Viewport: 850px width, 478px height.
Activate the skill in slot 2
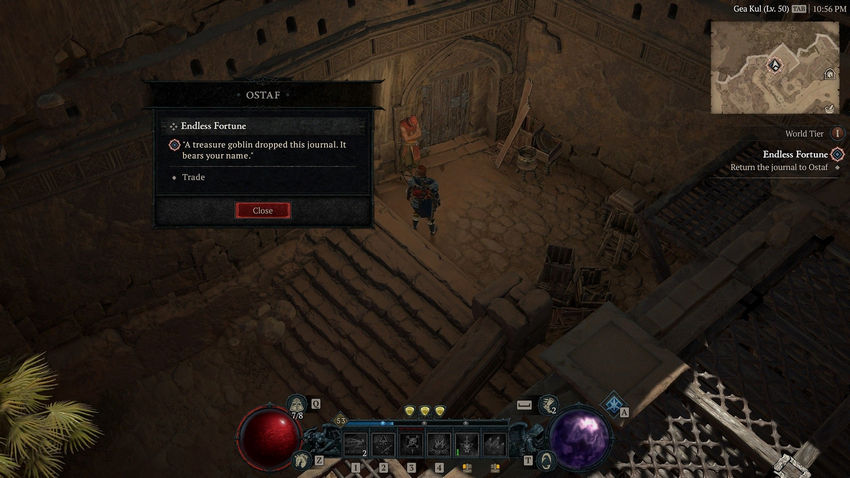384,443
